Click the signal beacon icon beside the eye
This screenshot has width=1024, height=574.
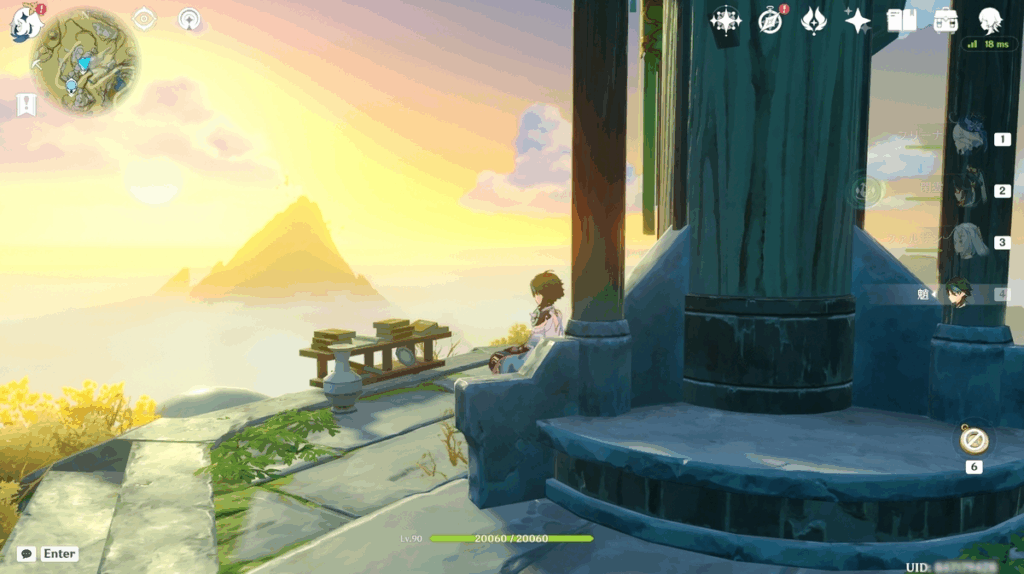point(189,19)
